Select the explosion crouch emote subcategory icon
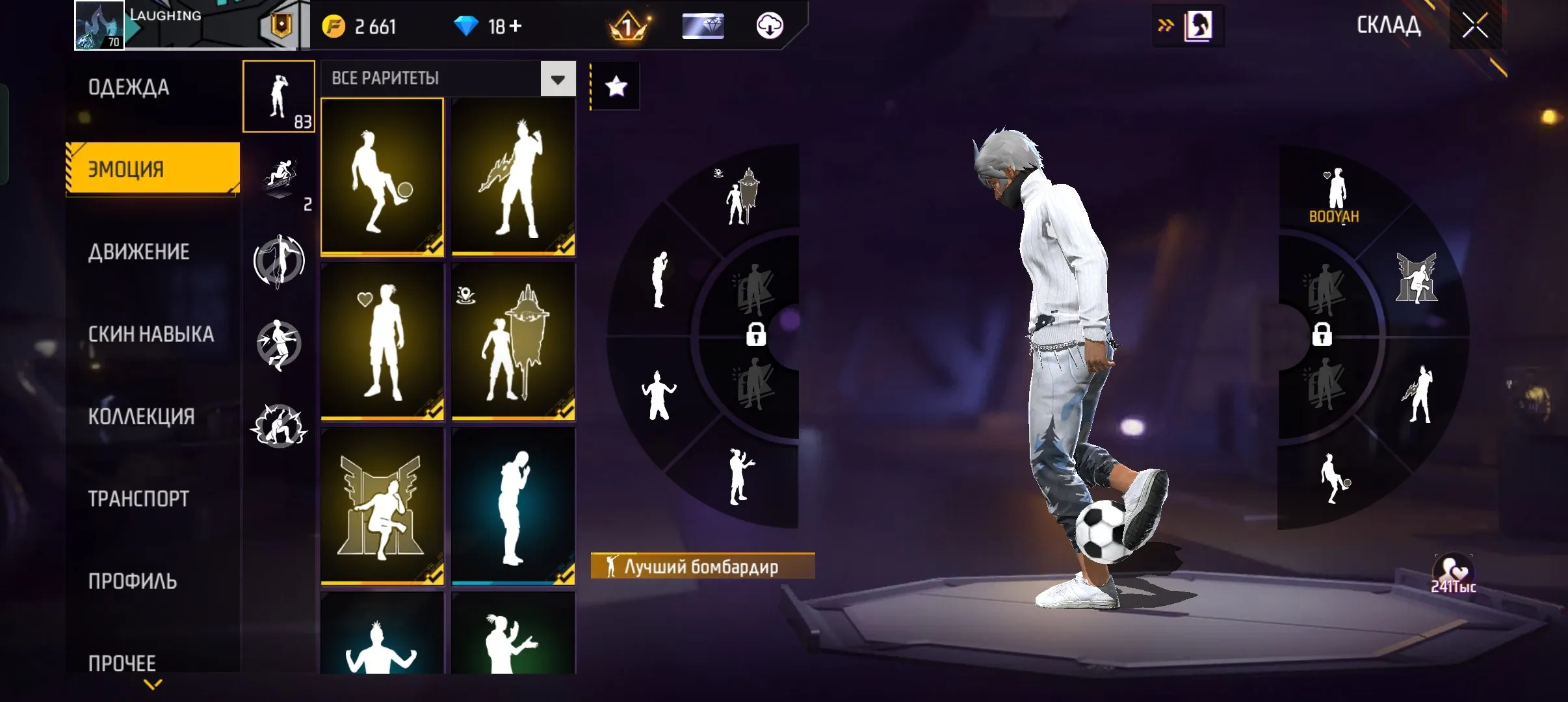Viewport: 1568px width, 702px height. coord(280,426)
